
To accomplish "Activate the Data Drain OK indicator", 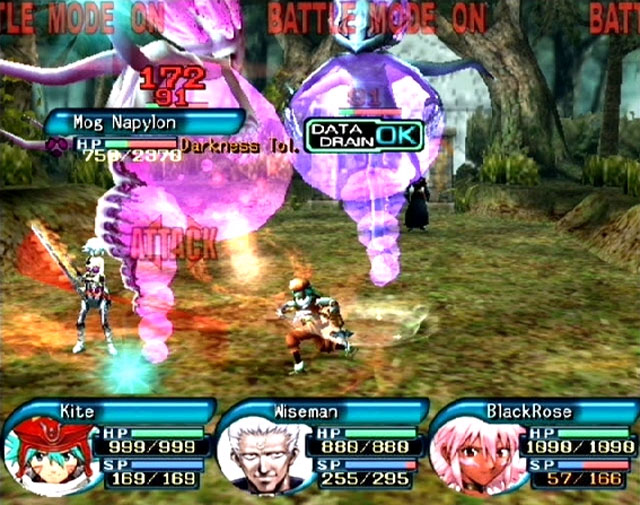I will [x=364, y=135].
